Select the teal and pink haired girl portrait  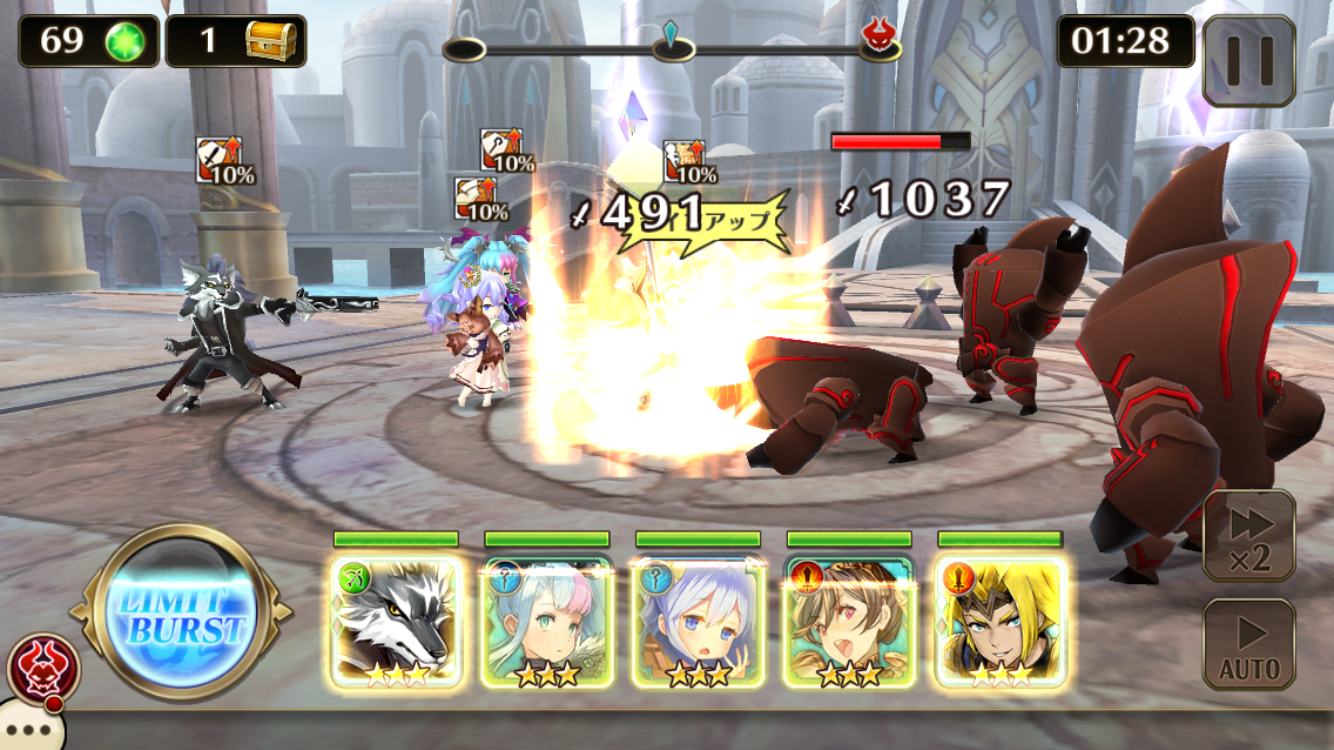(547, 622)
